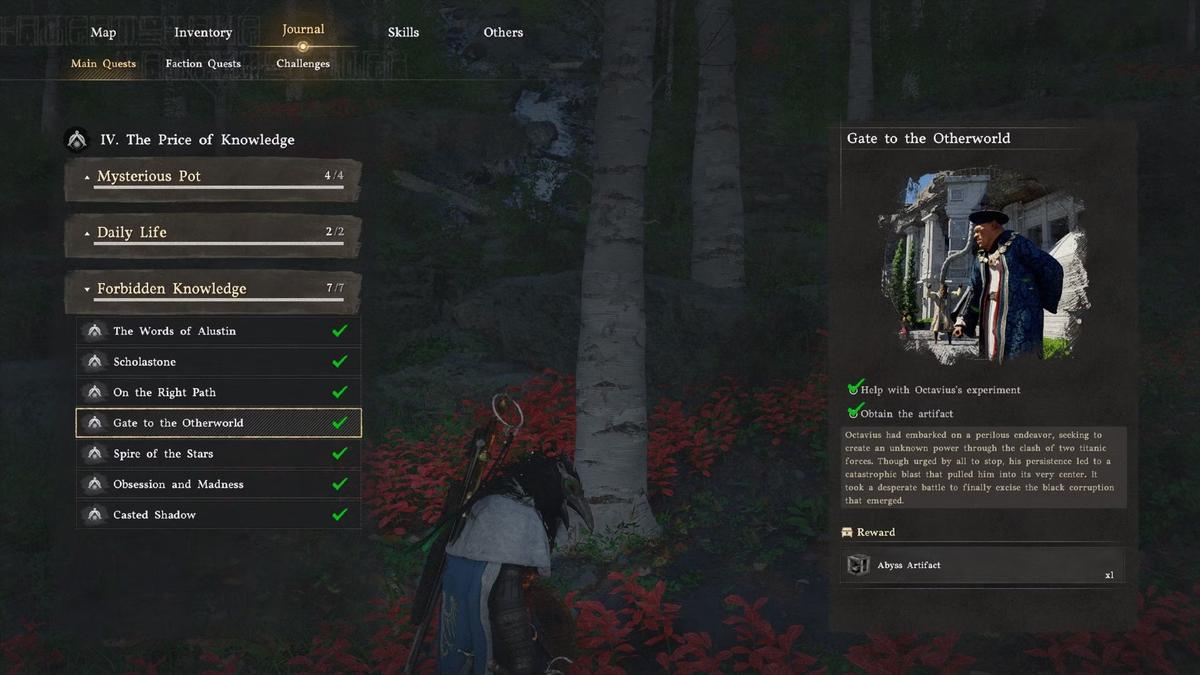Collapse the Forbidden Knowledge quest group
Viewport: 1200px width, 675px height.
[x=213, y=289]
